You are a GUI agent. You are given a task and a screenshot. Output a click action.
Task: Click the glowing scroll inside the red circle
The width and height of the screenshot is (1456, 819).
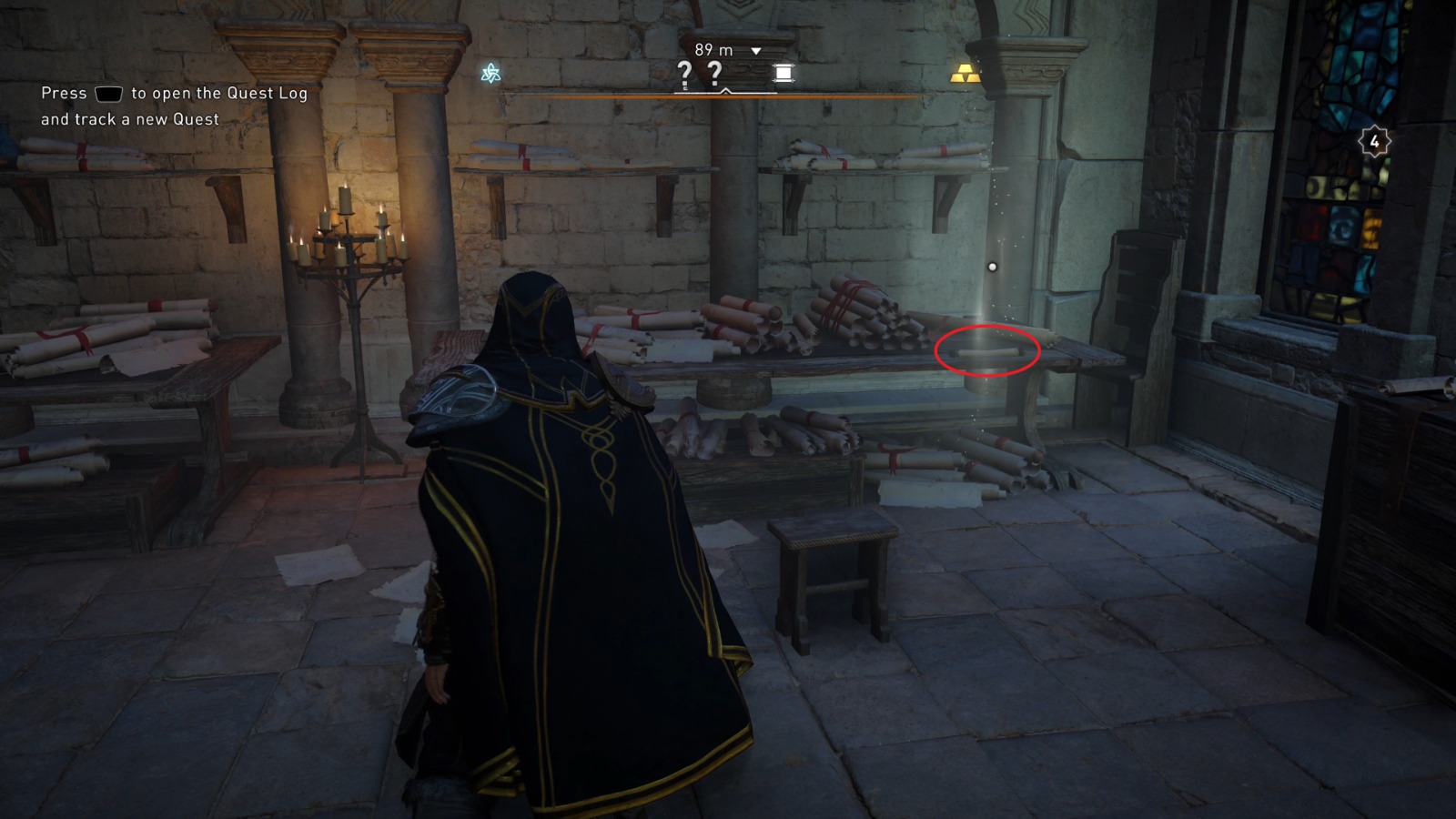click(986, 350)
